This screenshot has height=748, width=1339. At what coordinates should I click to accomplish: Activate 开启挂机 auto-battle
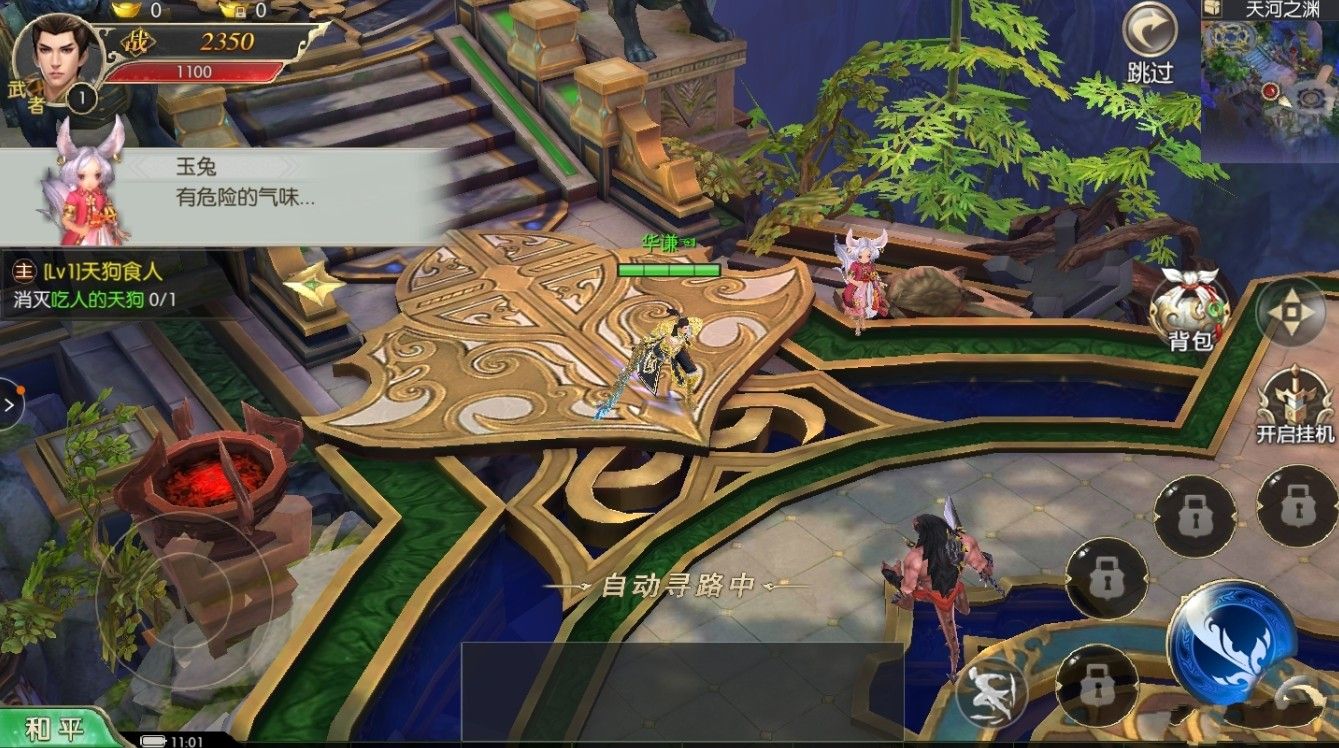[x=1295, y=404]
